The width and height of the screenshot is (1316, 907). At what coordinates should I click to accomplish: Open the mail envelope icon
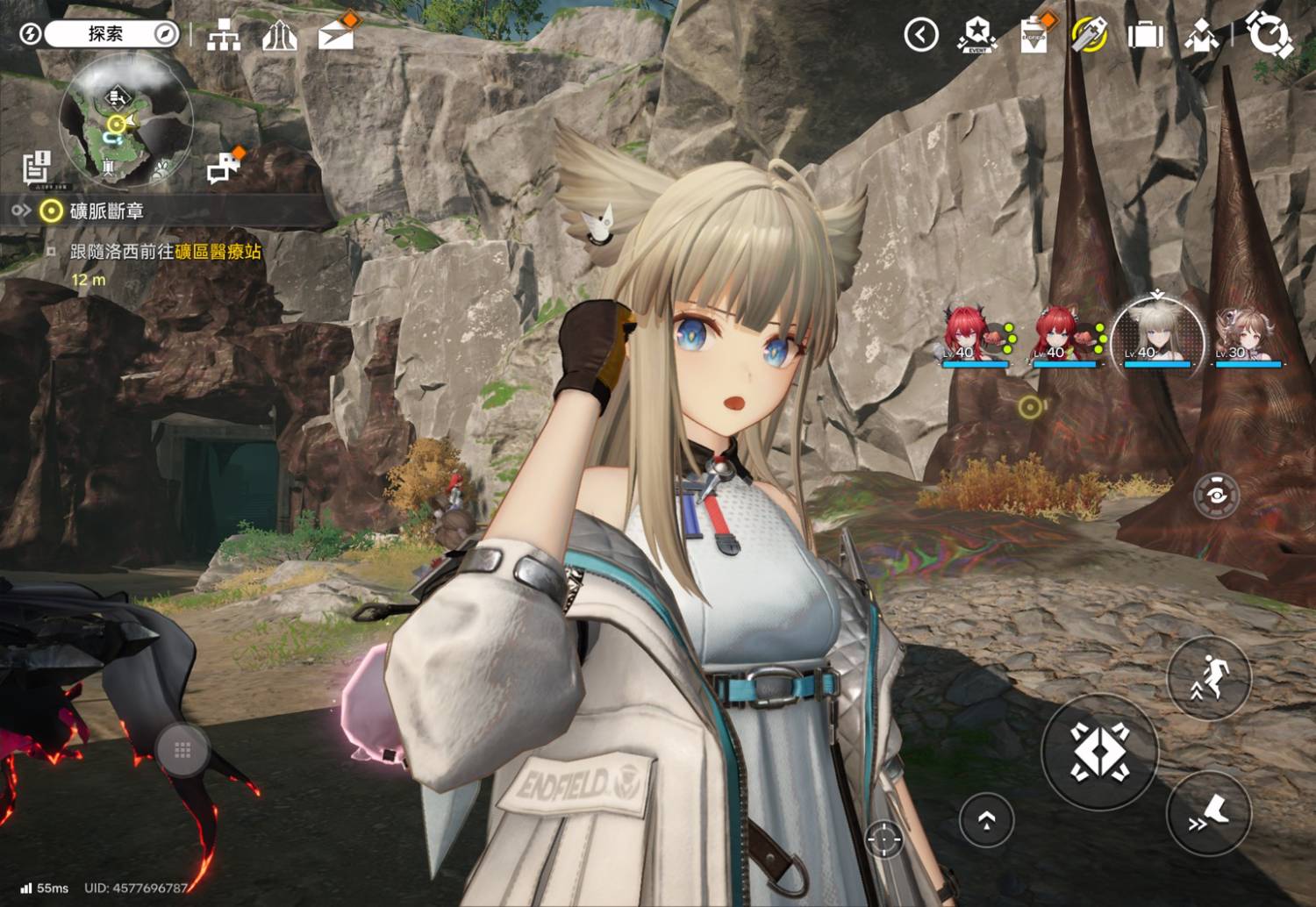click(x=336, y=35)
